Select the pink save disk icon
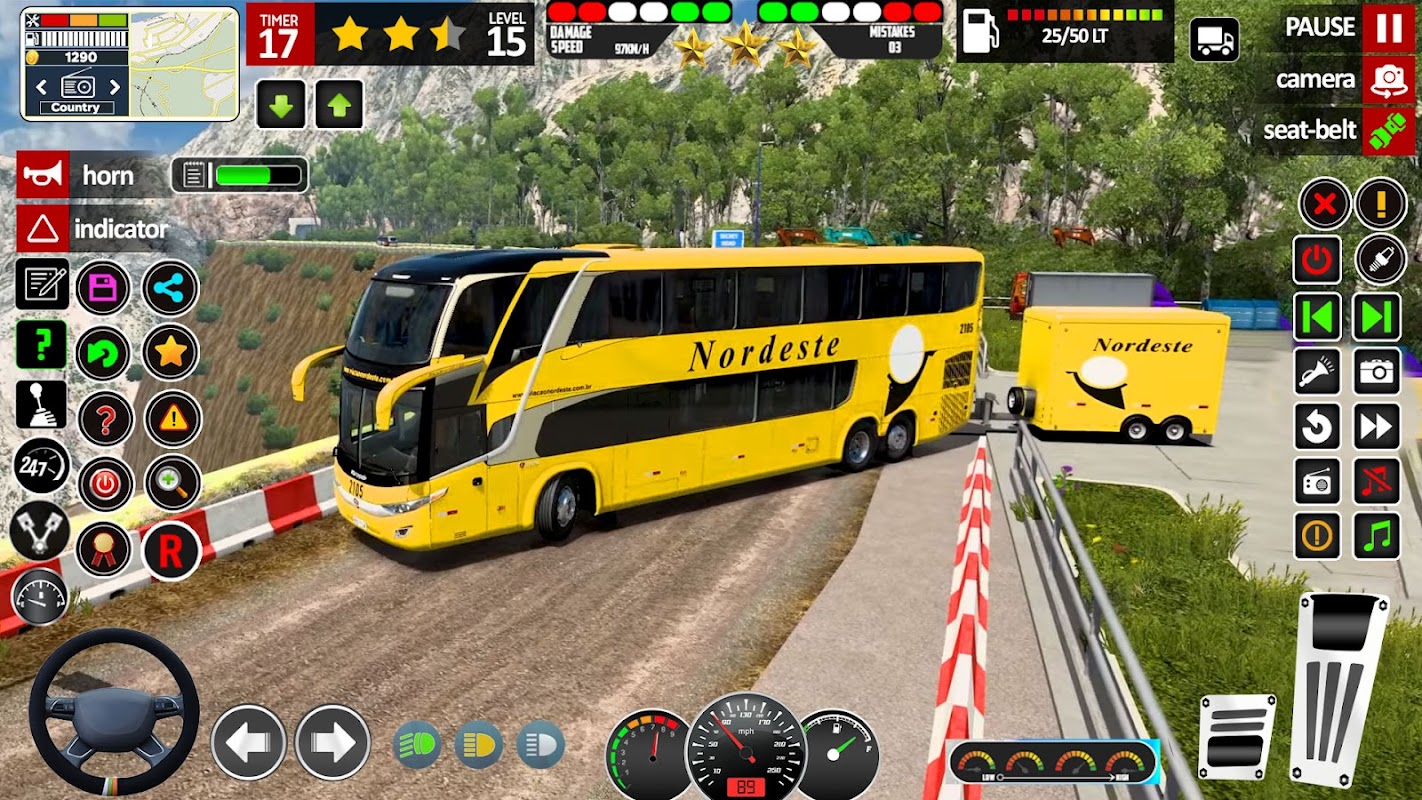This screenshot has height=800, width=1422. pyautogui.click(x=103, y=288)
